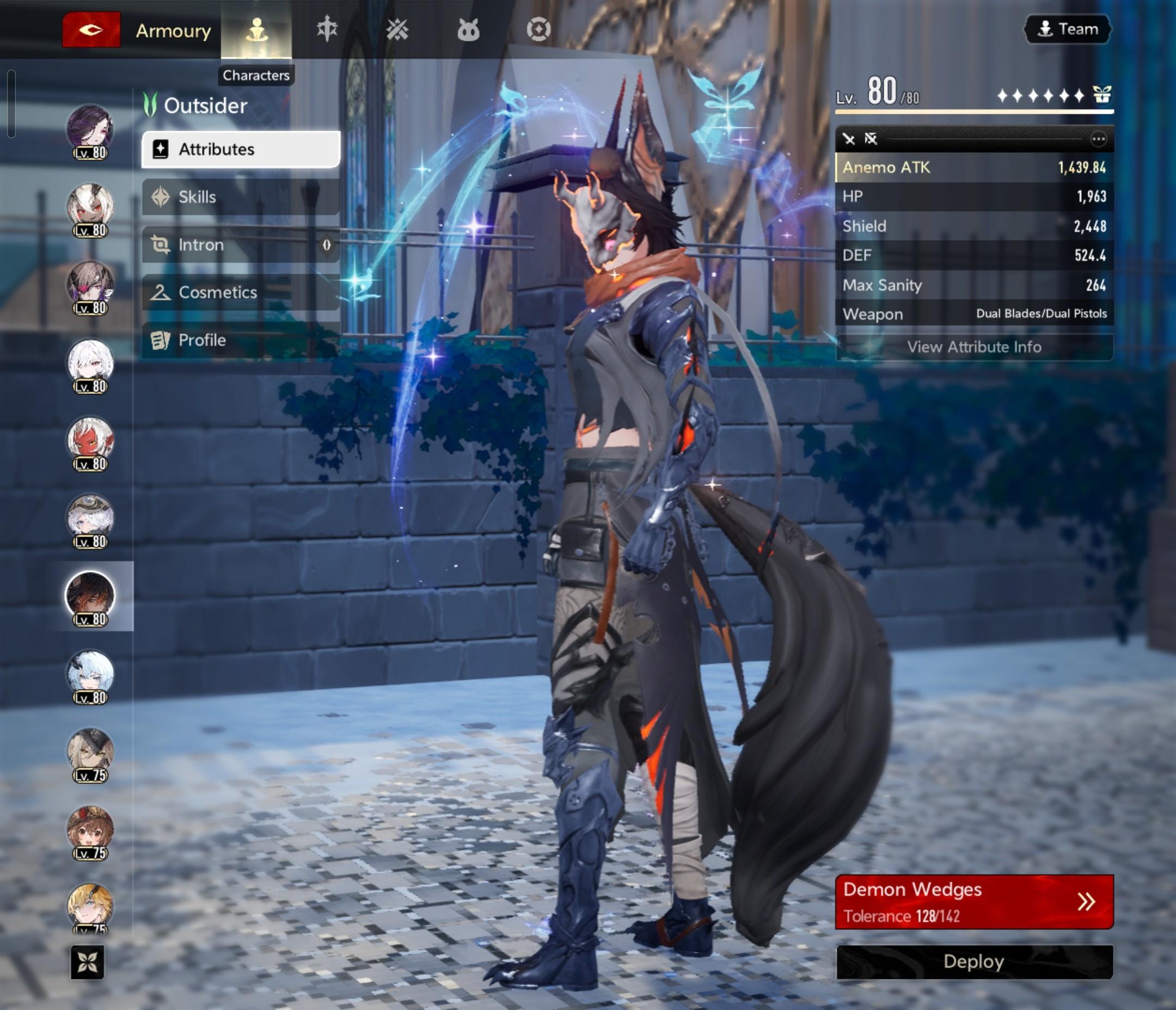Switch to the Characters tab
Screen dimensions: 1176x1010
[x=256, y=30]
